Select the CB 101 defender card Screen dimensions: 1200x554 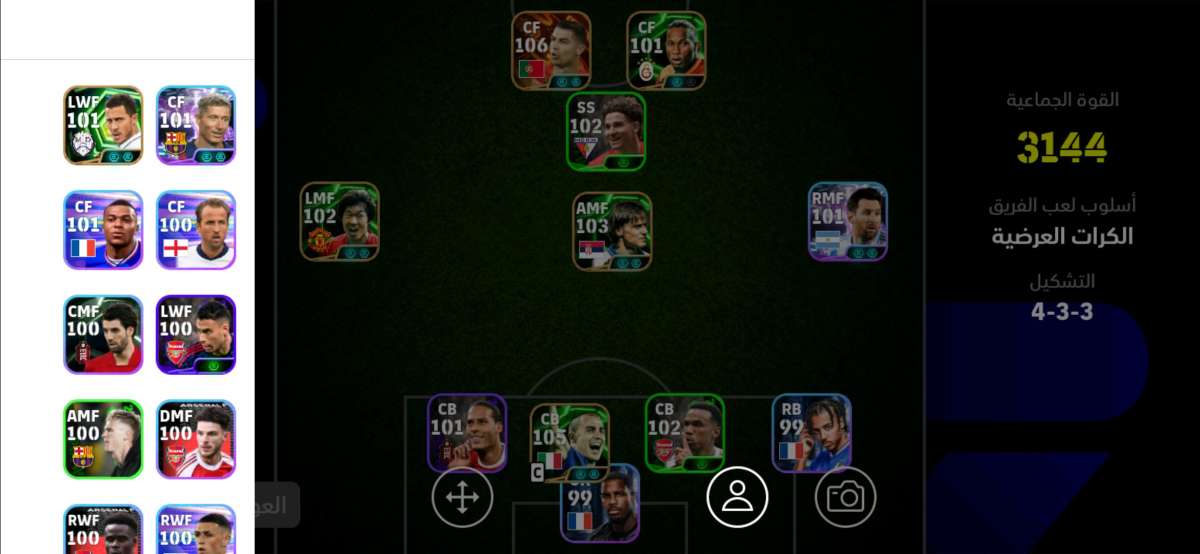tap(467, 432)
